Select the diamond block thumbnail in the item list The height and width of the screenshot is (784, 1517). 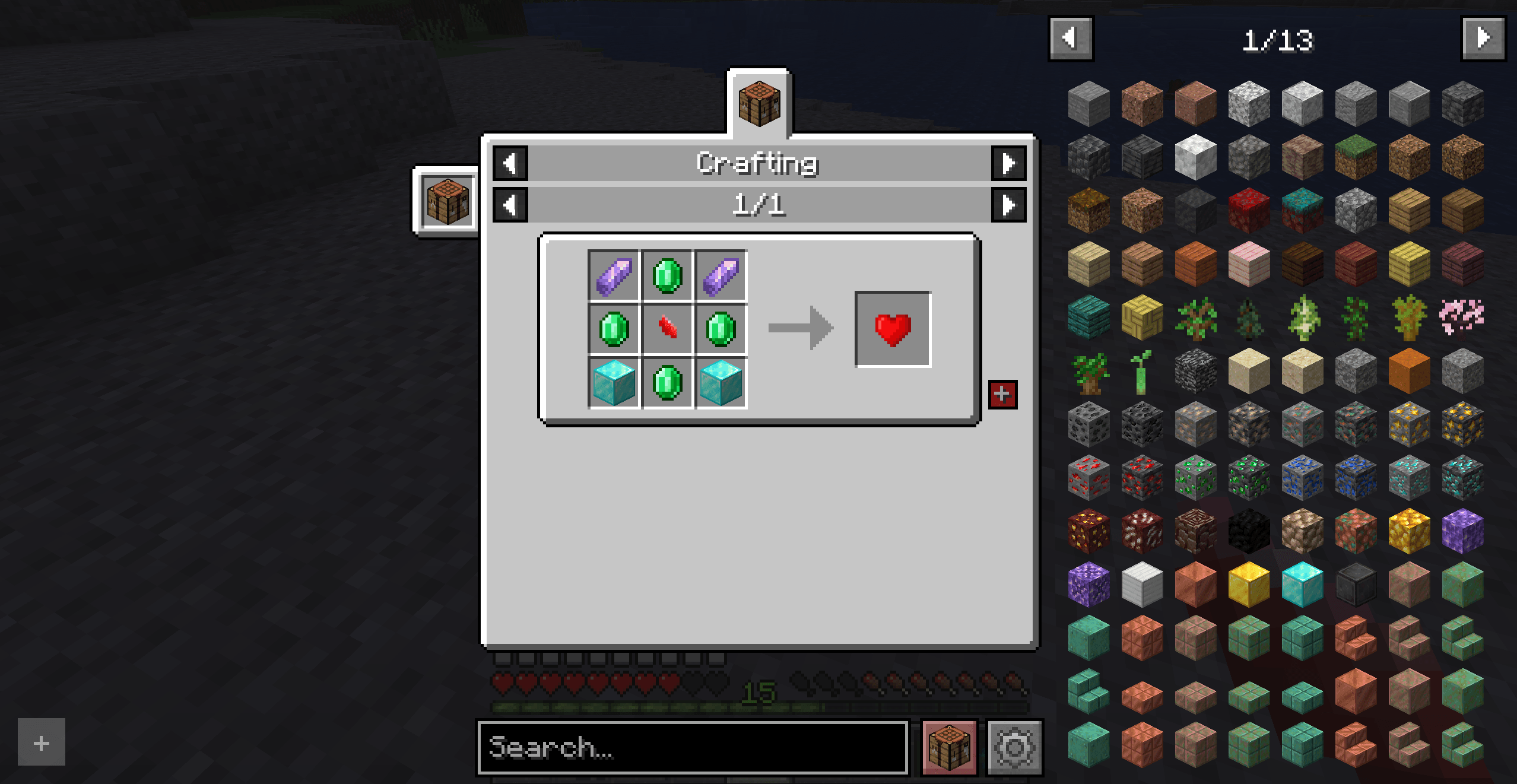click(x=1302, y=585)
